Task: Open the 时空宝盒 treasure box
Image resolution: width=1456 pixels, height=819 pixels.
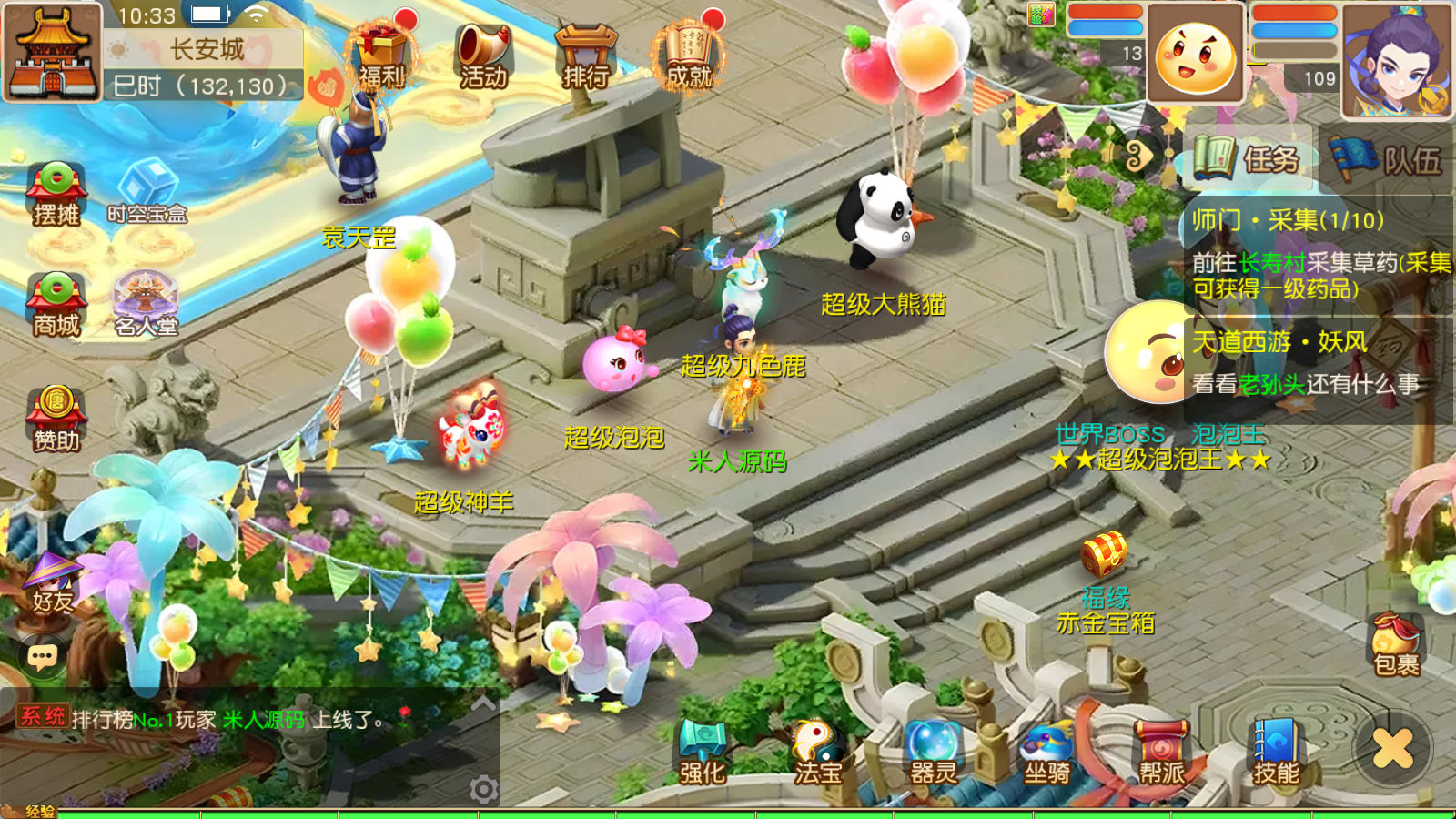Action: point(147,191)
